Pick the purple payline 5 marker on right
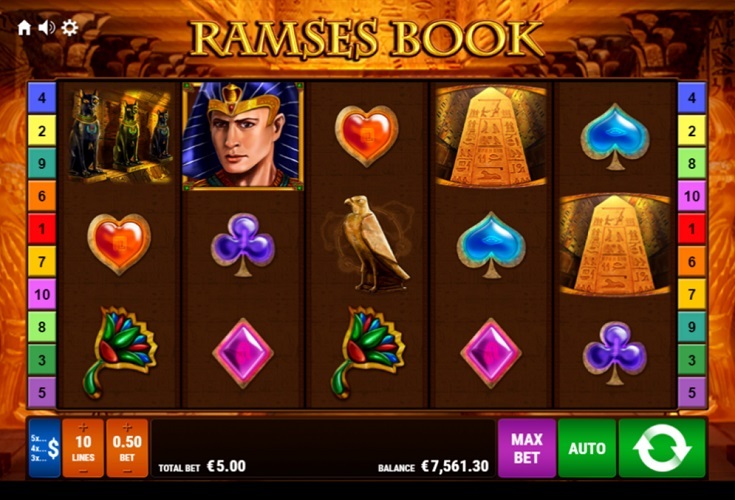 tap(692, 391)
